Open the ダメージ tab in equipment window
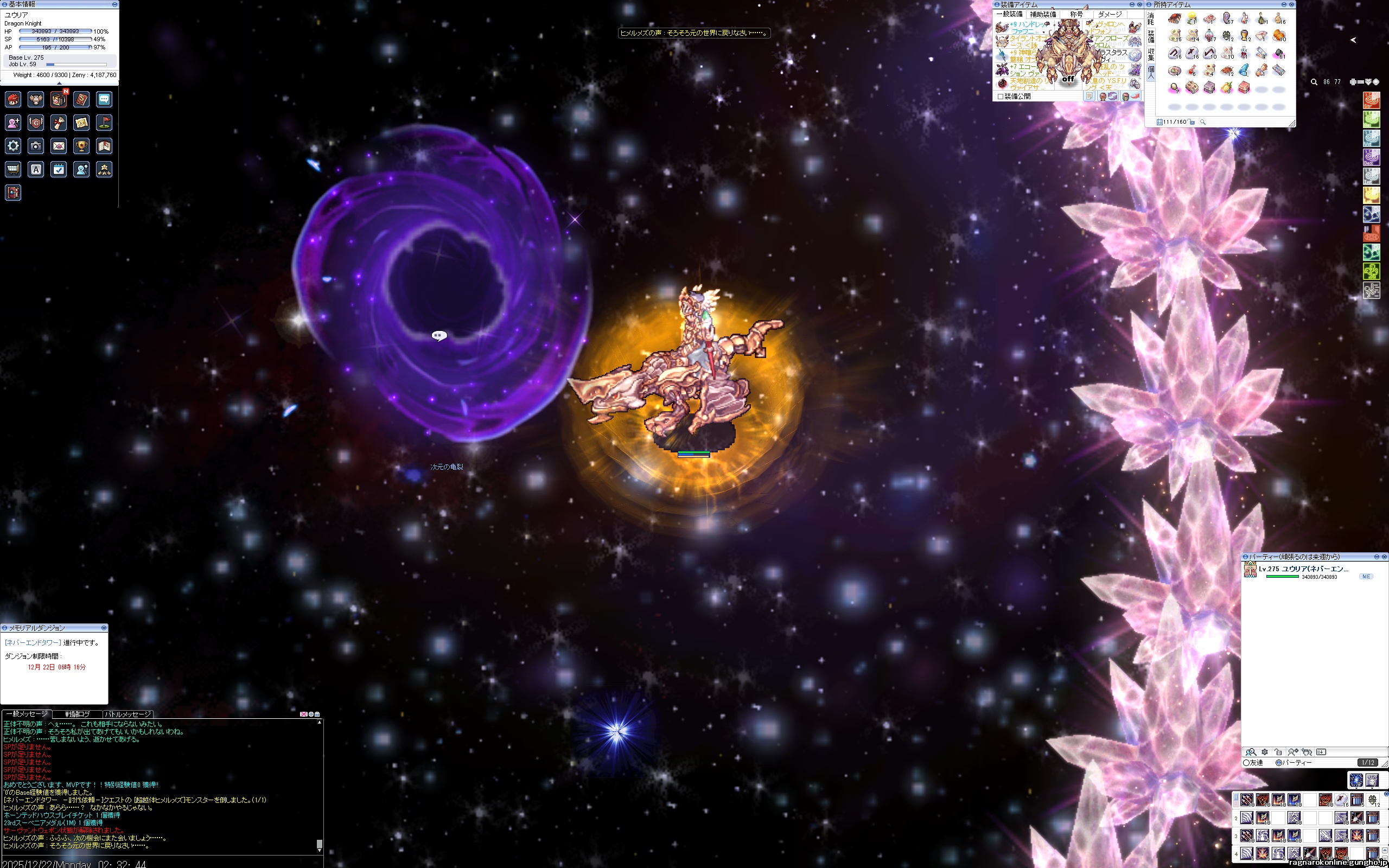The height and width of the screenshot is (868, 1389). click(x=1110, y=14)
